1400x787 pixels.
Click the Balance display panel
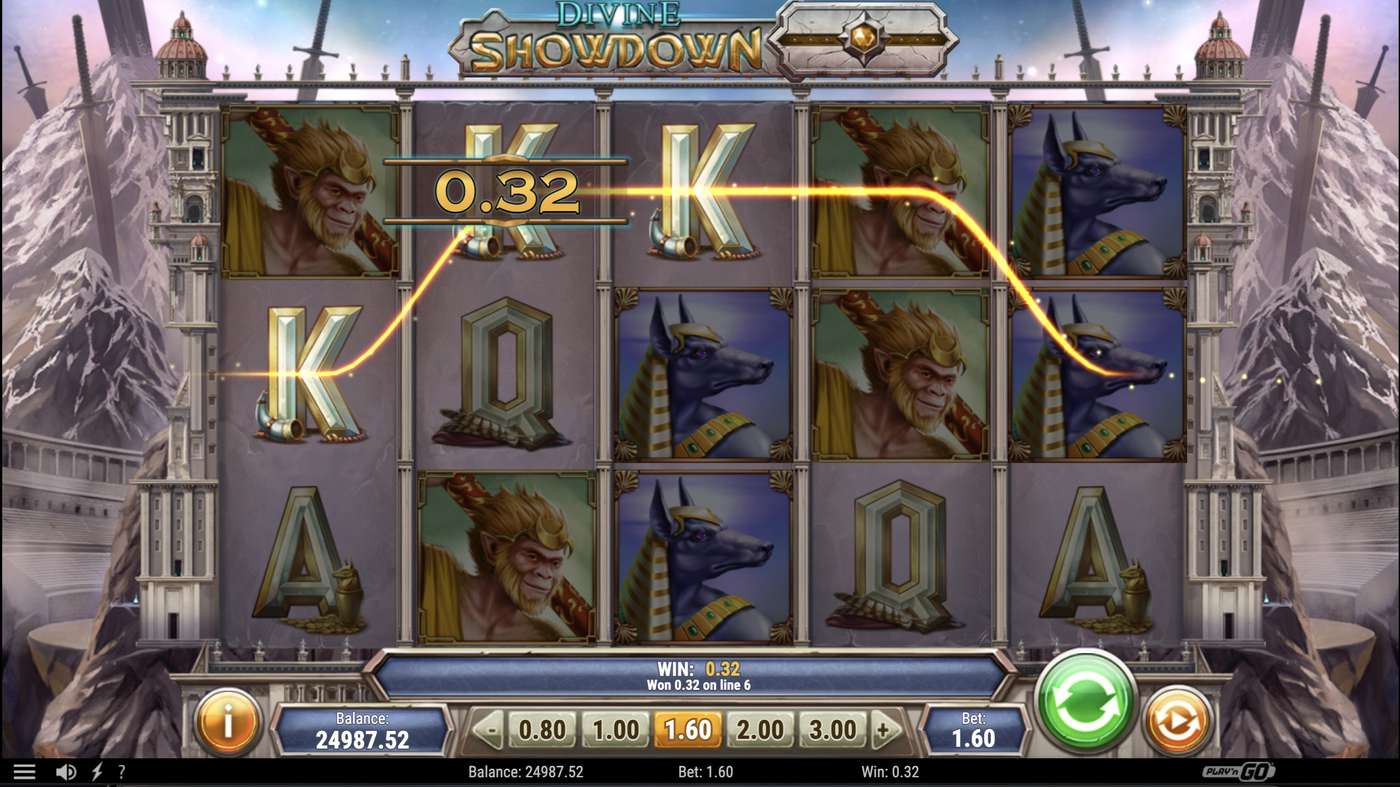coord(365,729)
